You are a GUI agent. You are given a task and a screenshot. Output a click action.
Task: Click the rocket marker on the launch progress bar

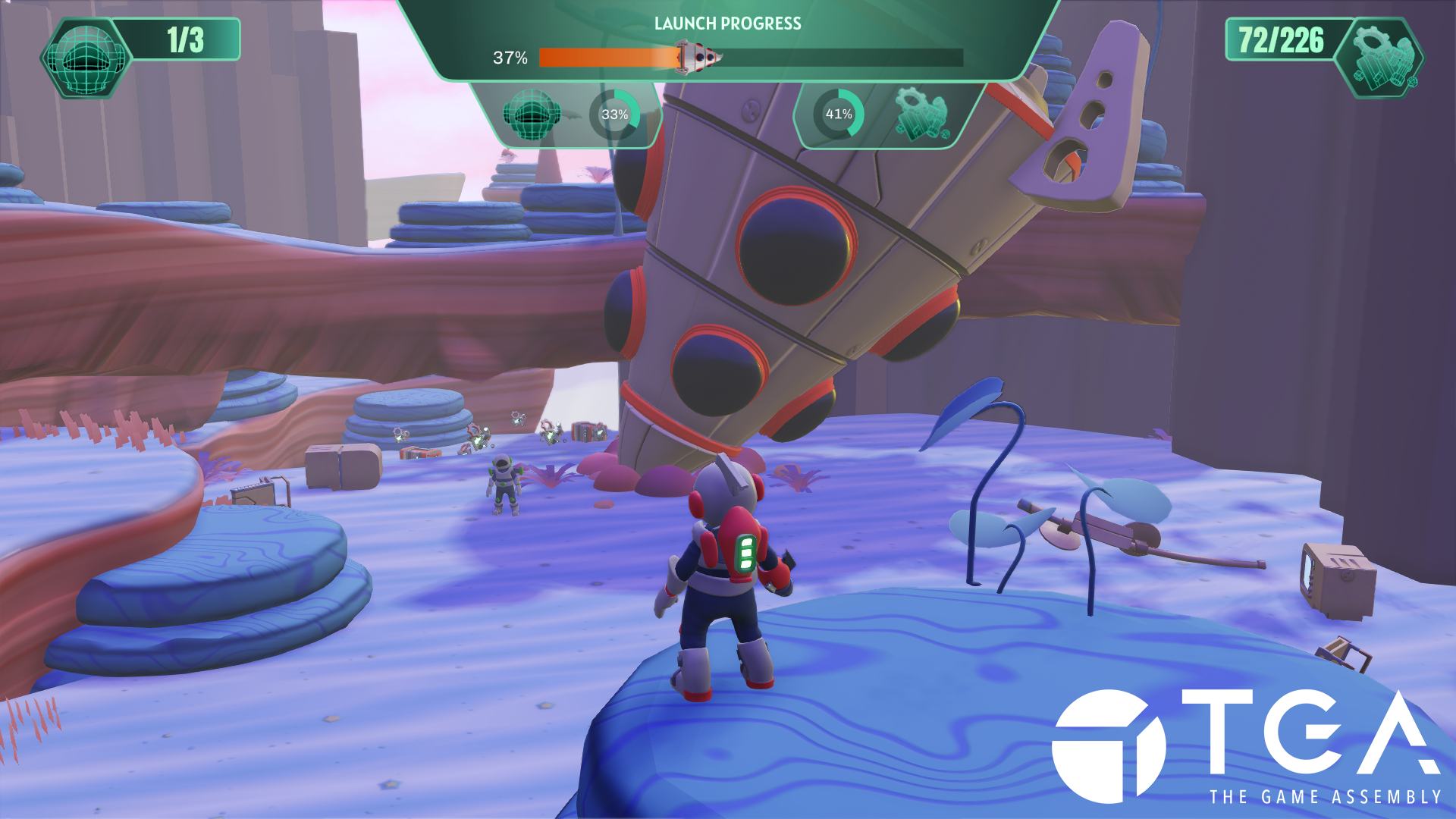(698, 58)
